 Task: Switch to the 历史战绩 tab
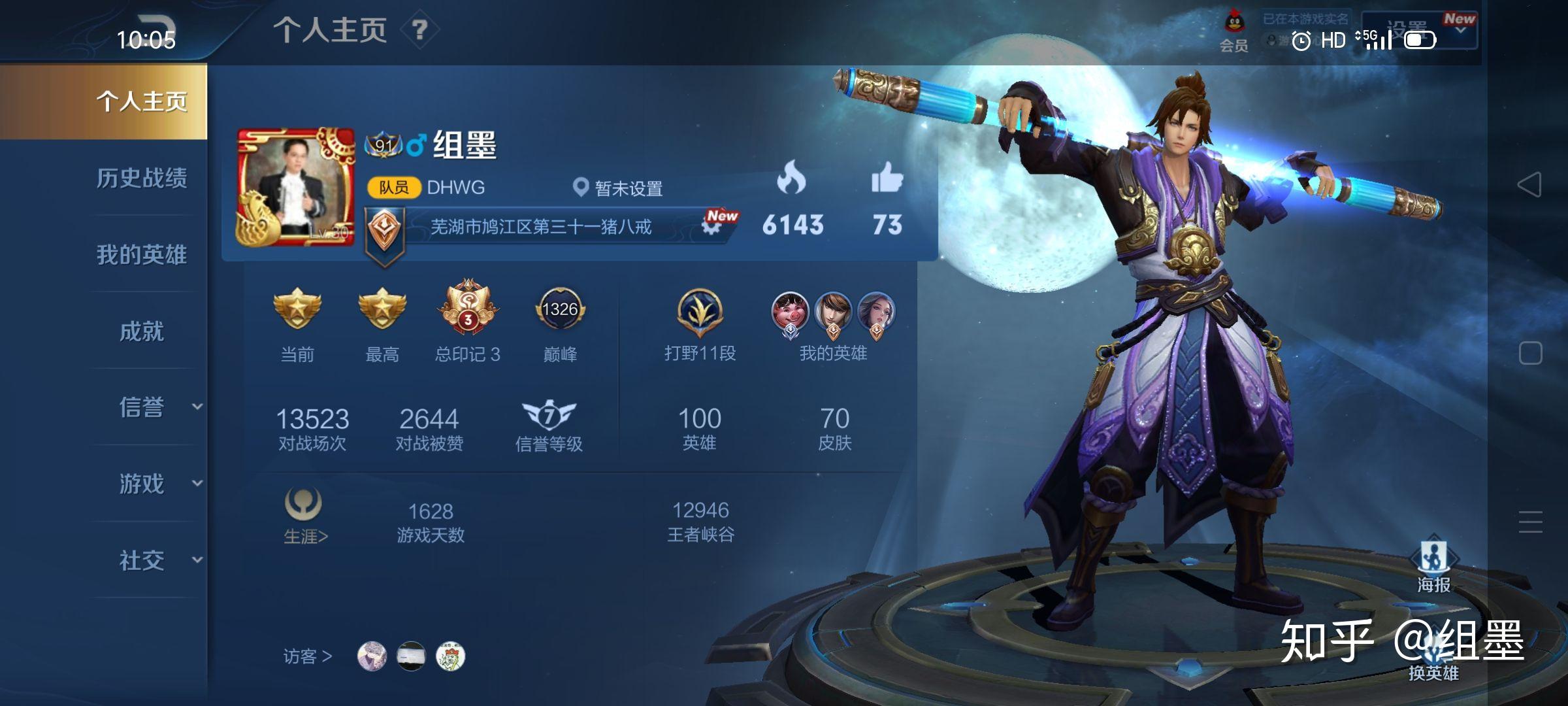pyautogui.click(x=144, y=179)
